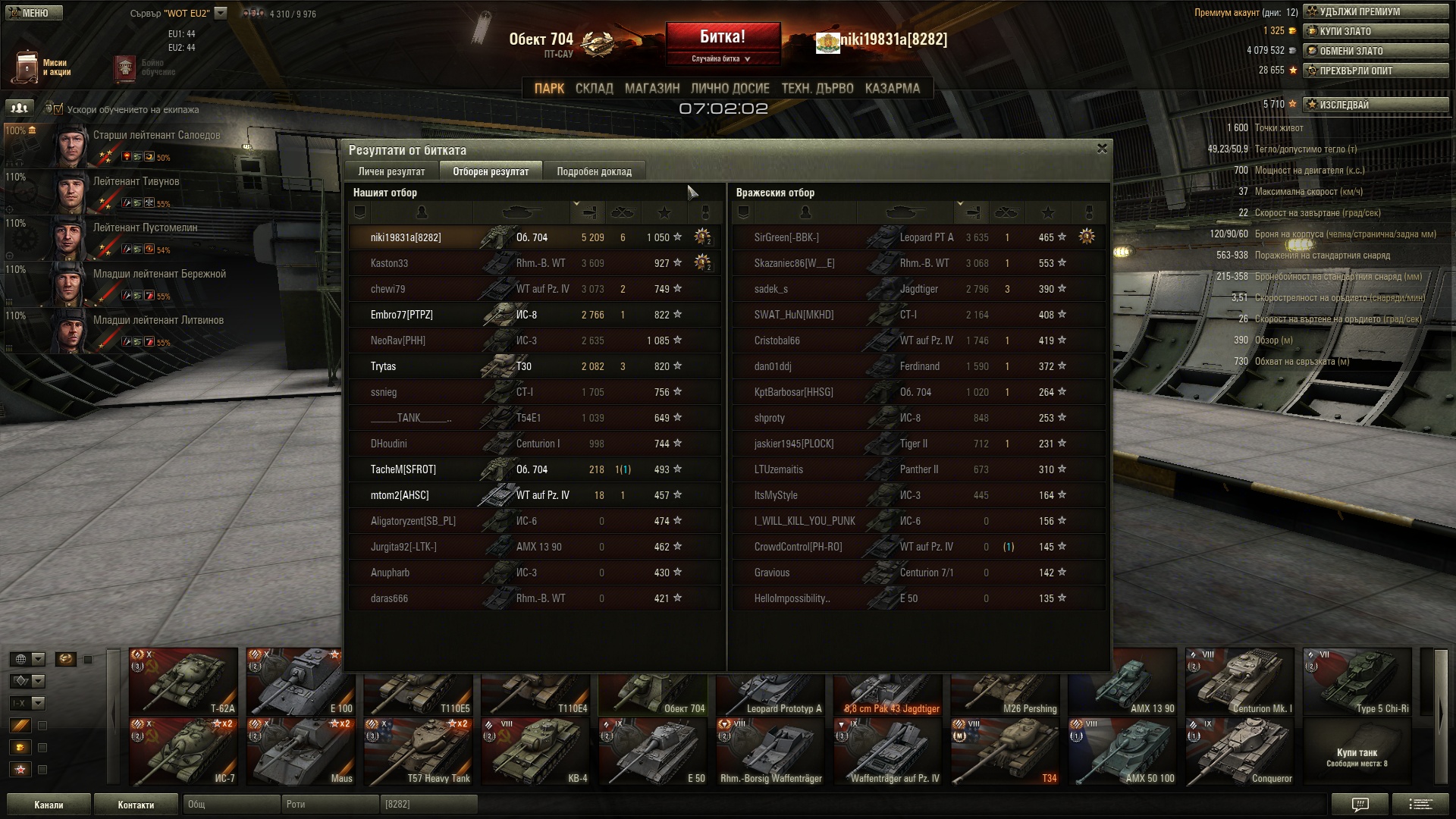This screenshot has height=819, width=1456.
Task: Go to the СКЛАД section
Action: click(594, 89)
